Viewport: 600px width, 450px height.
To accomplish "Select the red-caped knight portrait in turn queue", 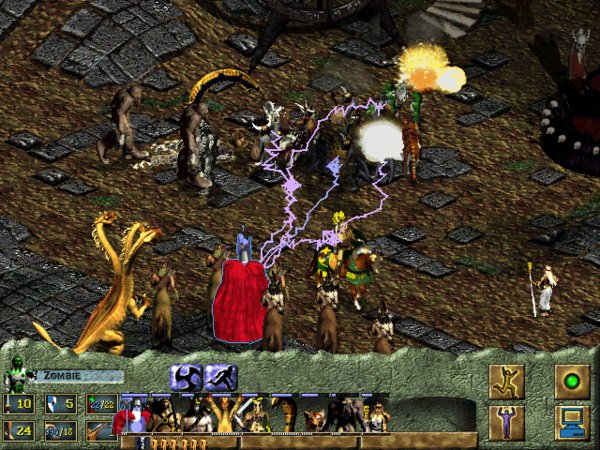I will point(134,413).
